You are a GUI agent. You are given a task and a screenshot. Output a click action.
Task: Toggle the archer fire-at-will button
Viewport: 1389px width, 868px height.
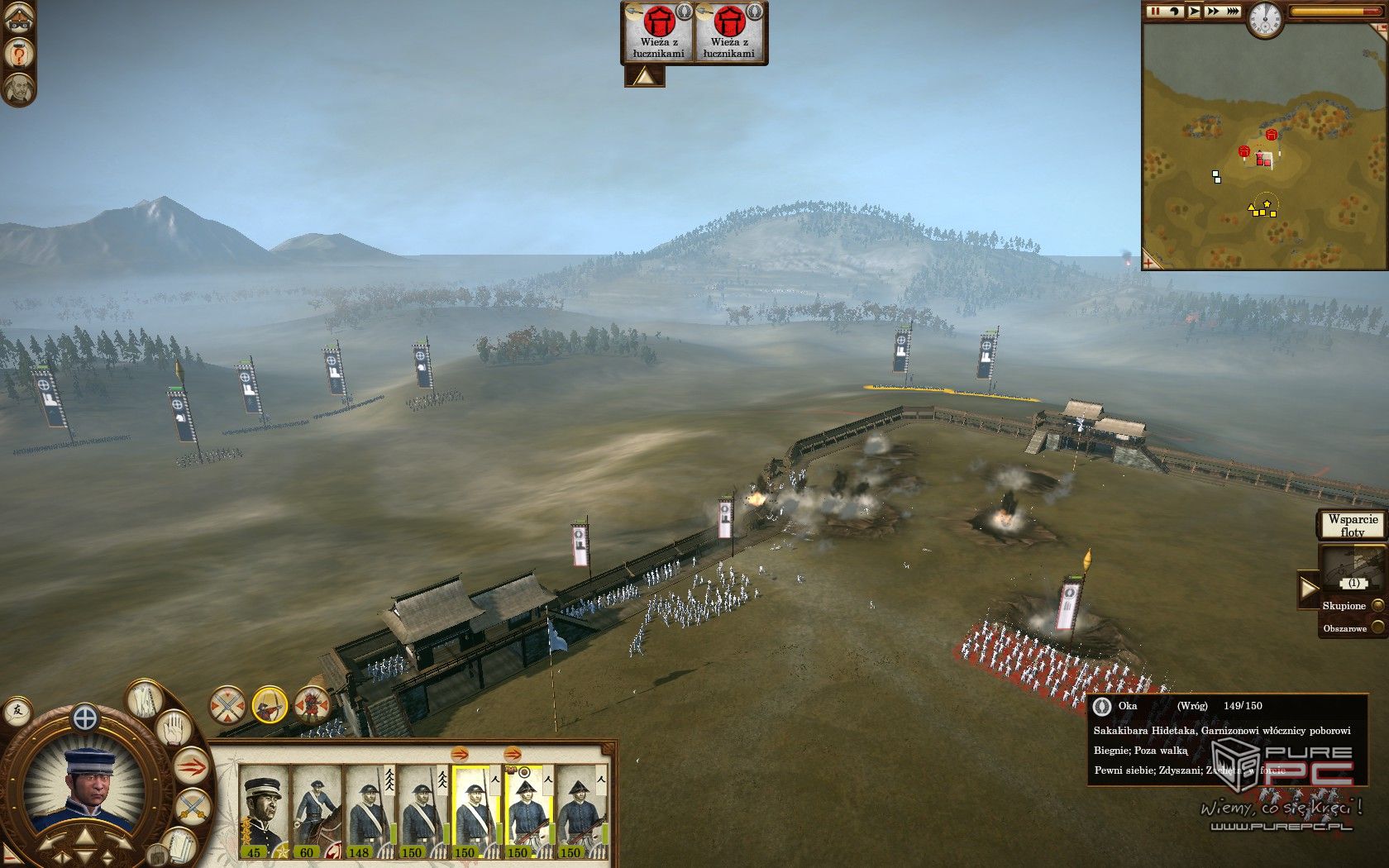coord(270,706)
